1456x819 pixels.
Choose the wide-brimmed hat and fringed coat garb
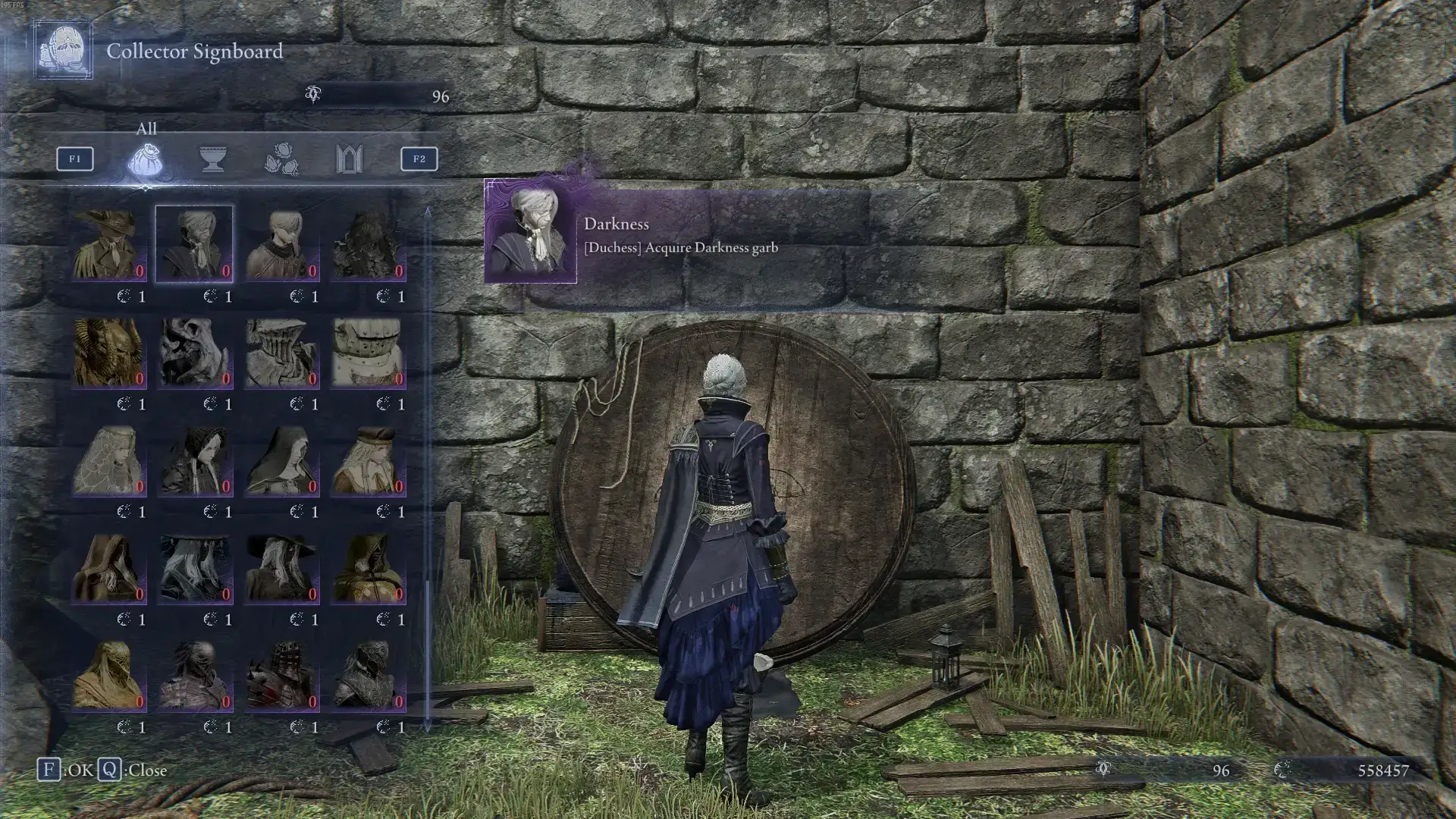(x=108, y=244)
